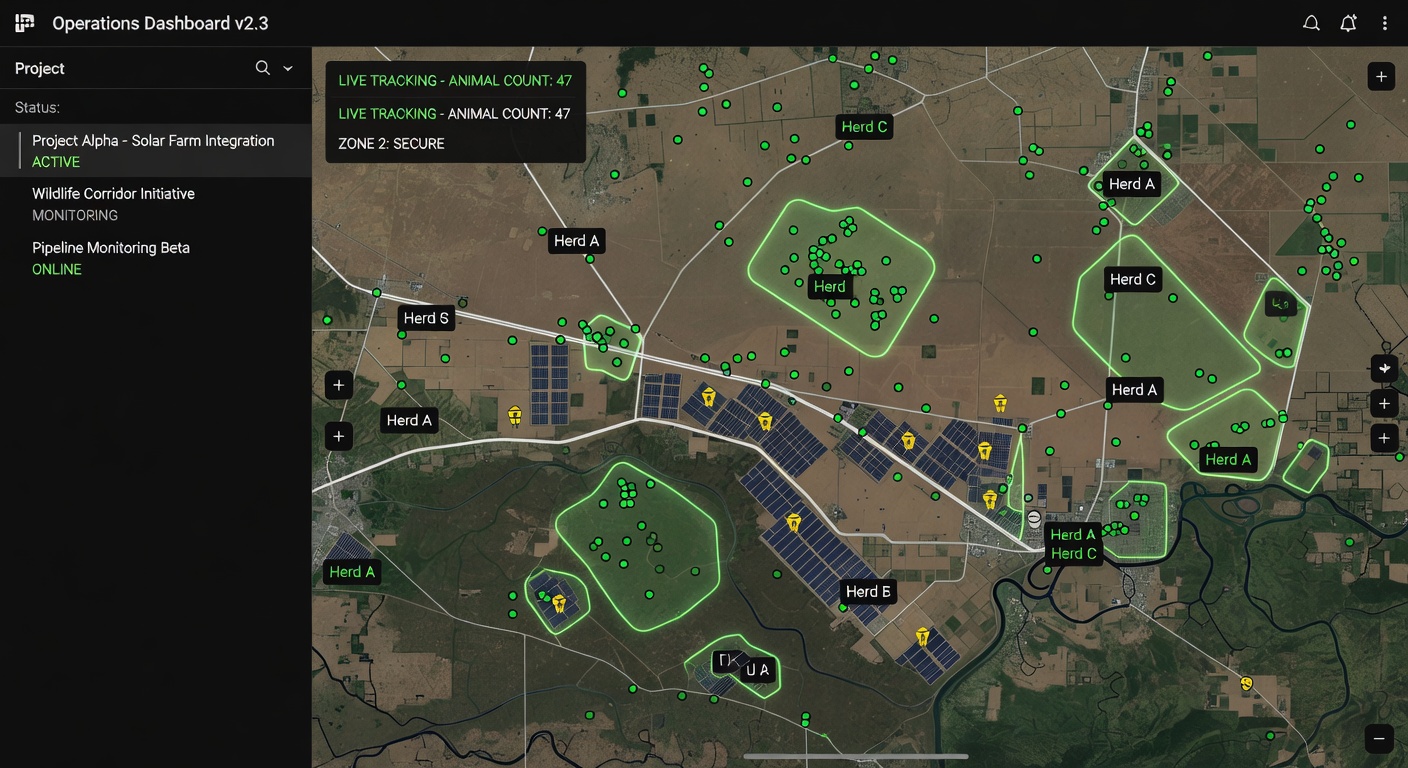Open the three-dot overflow menu
1408x768 pixels.
tap(1386, 22)
